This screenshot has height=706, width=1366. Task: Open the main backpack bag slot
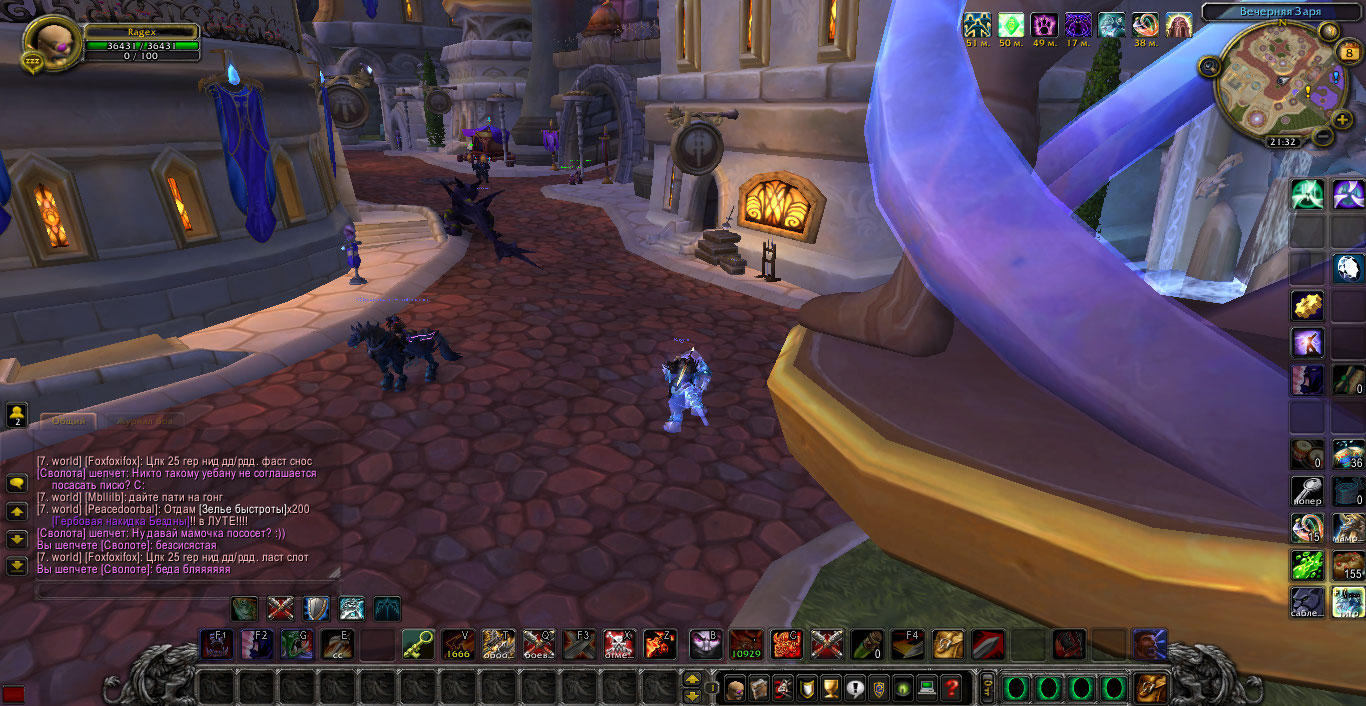(1151, 688)
